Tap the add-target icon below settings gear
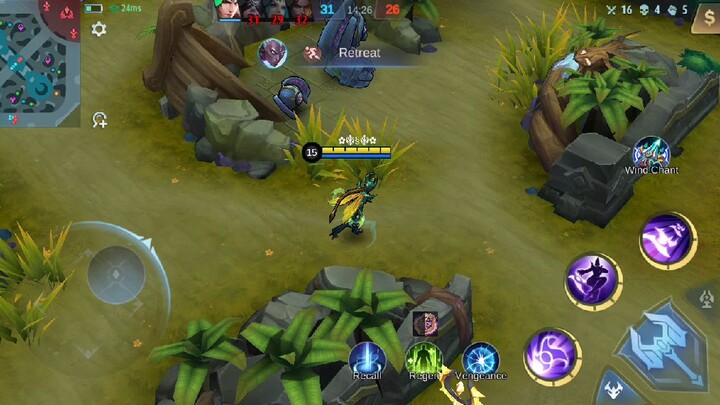The image size is (720, 405). coord(100,120)
